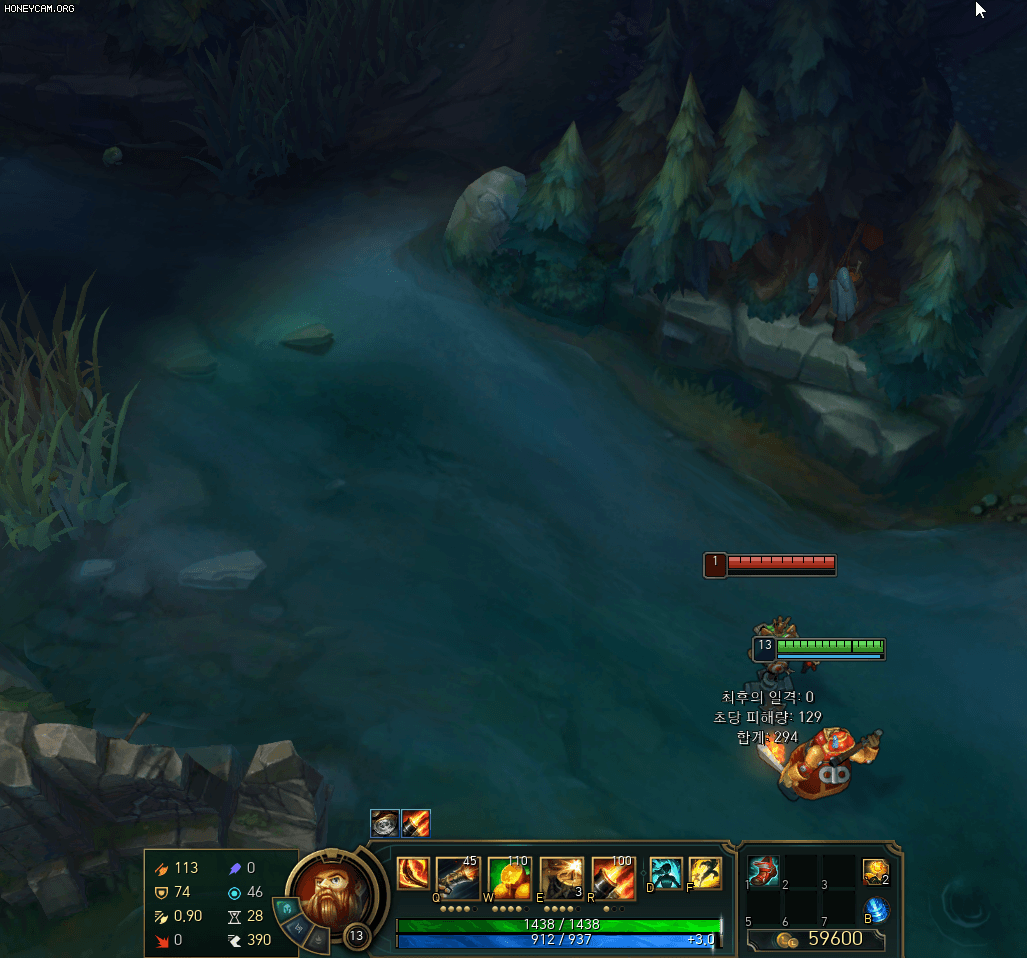Viewport: 1027px width, 958px height.
Task: Cast Cannon Barrage ultimate ability
Action: [614, 877]
